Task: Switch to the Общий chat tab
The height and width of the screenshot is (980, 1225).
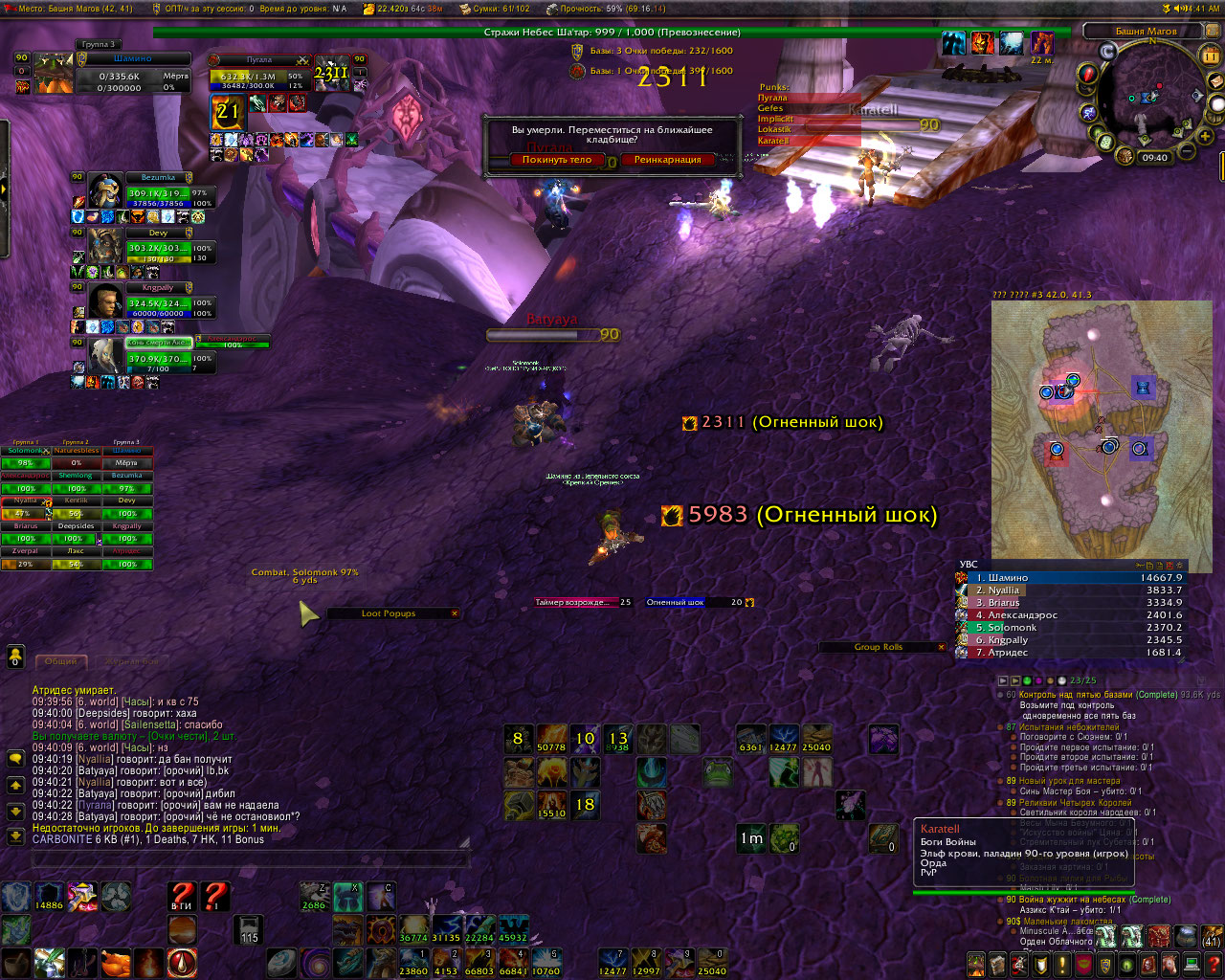Action: (61, 661)
